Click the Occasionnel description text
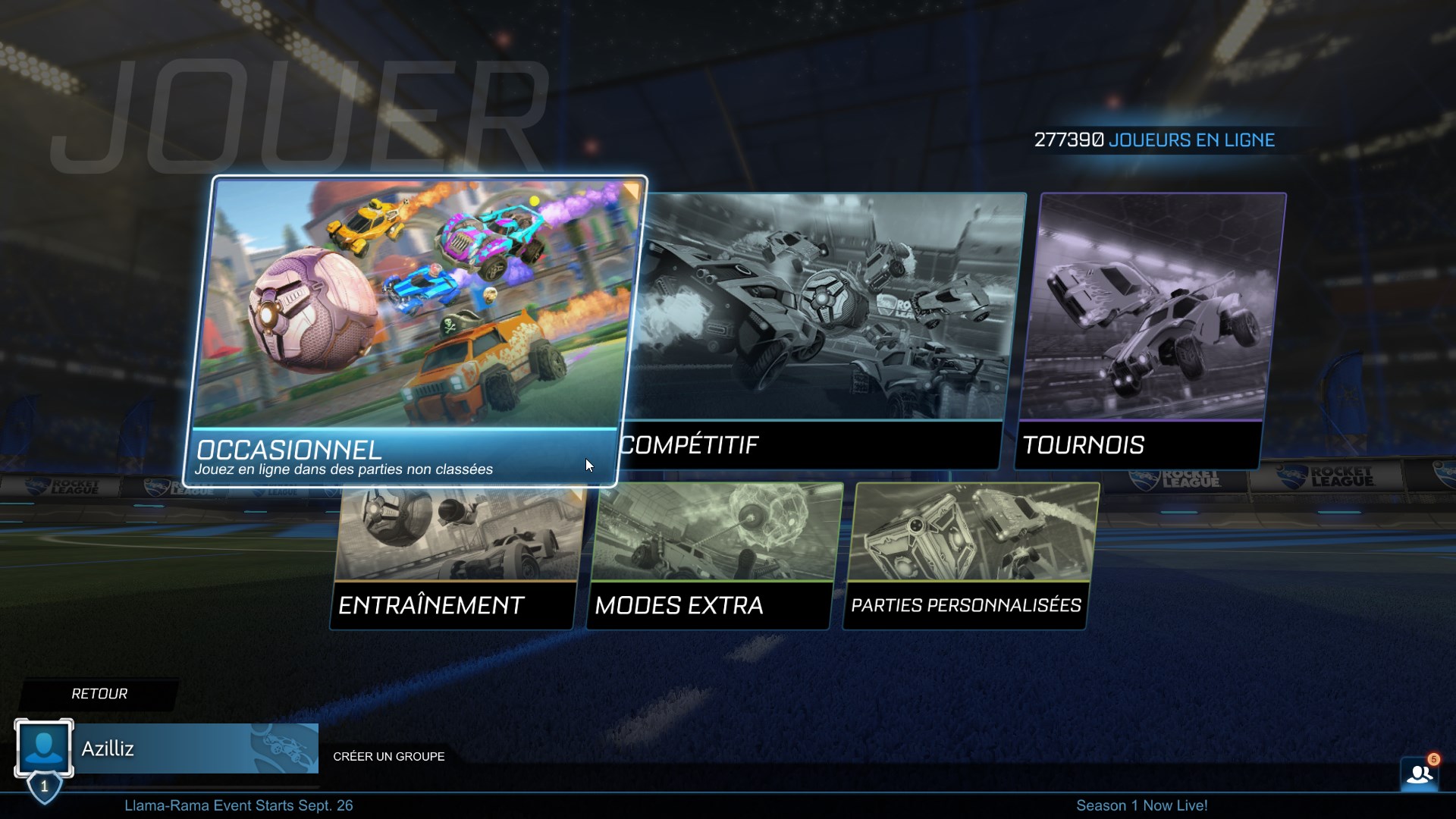Image resolution: width=1456 pixels, height=819 pixels. (x=345, y=469)
